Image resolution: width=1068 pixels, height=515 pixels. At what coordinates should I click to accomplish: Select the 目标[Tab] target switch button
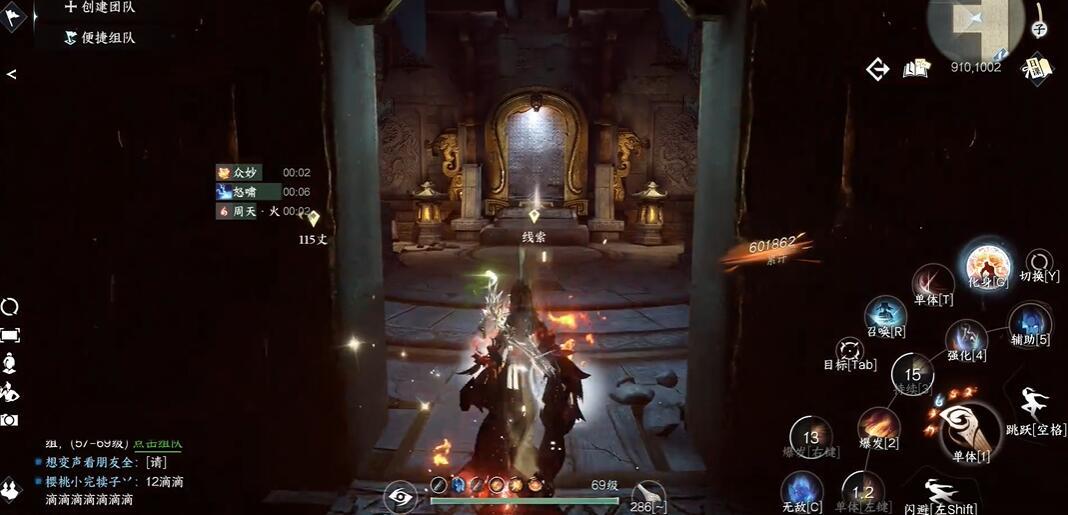point(852,351)
